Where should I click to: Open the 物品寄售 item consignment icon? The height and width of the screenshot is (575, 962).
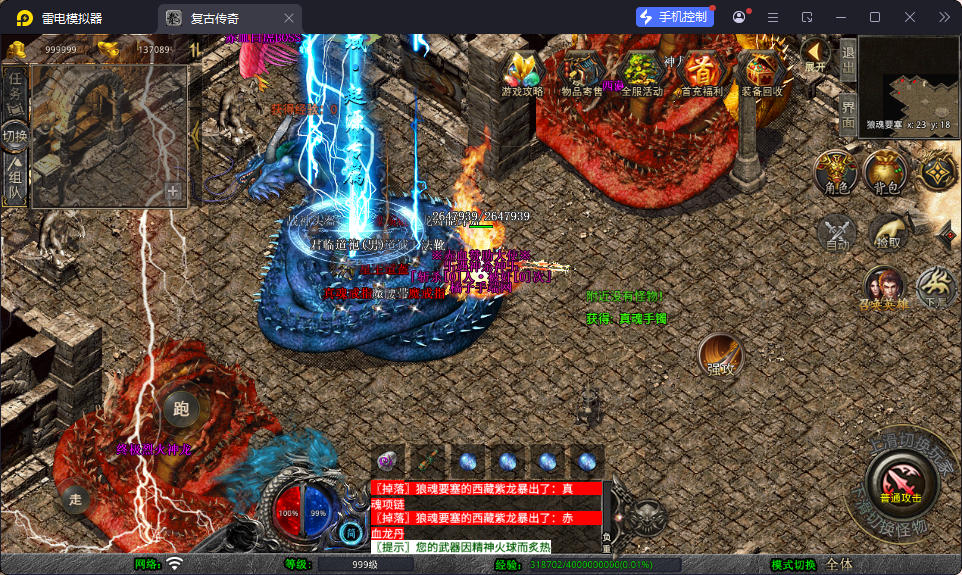pyautogui.click(x=582, y=72)
